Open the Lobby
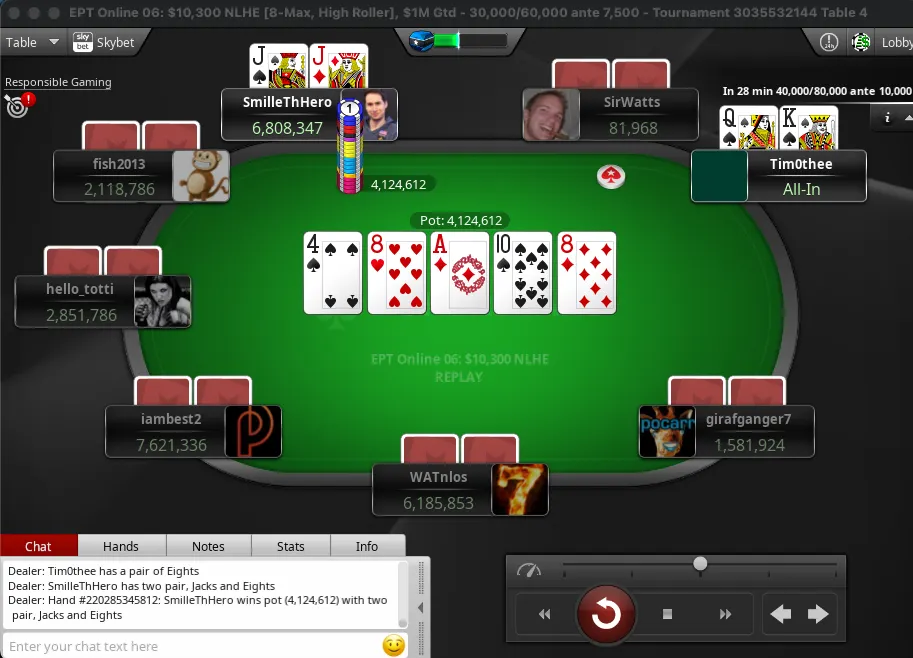This screenshot has width=913, height=658. (x=895, y=43)
